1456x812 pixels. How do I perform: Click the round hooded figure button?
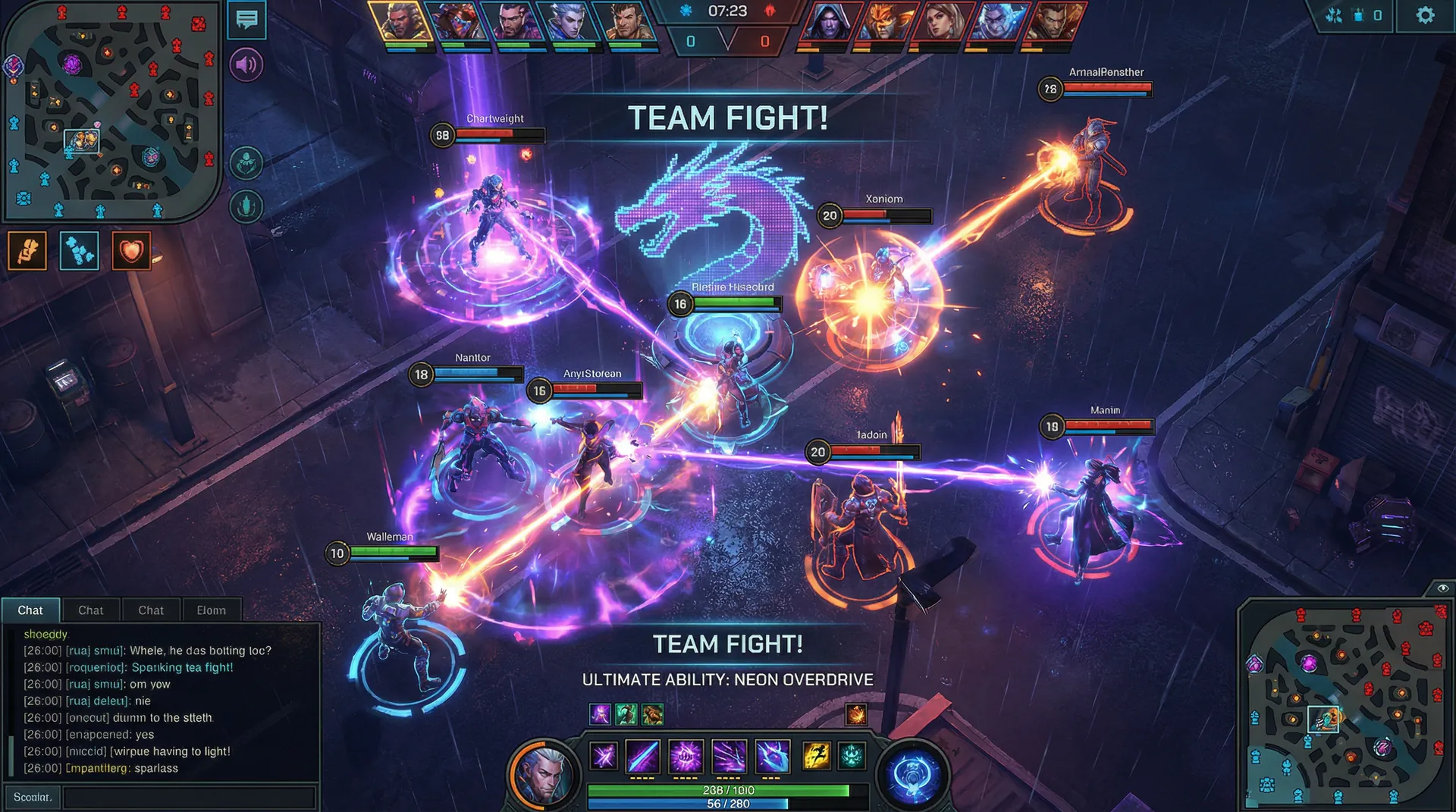(246, 163)
